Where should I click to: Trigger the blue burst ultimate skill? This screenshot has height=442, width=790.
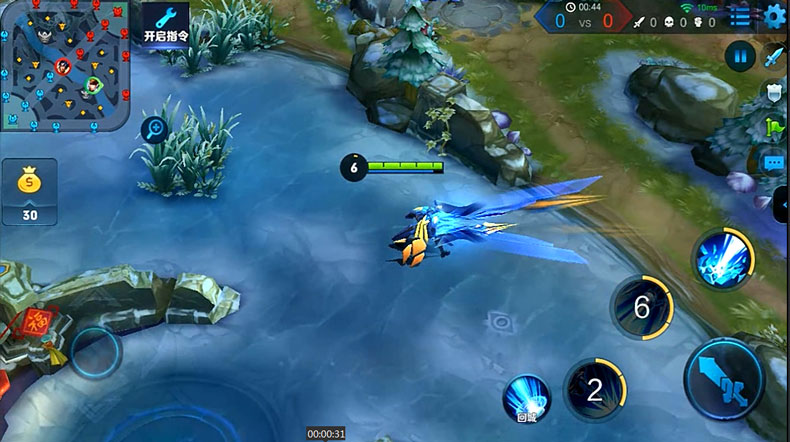(723, 260)
